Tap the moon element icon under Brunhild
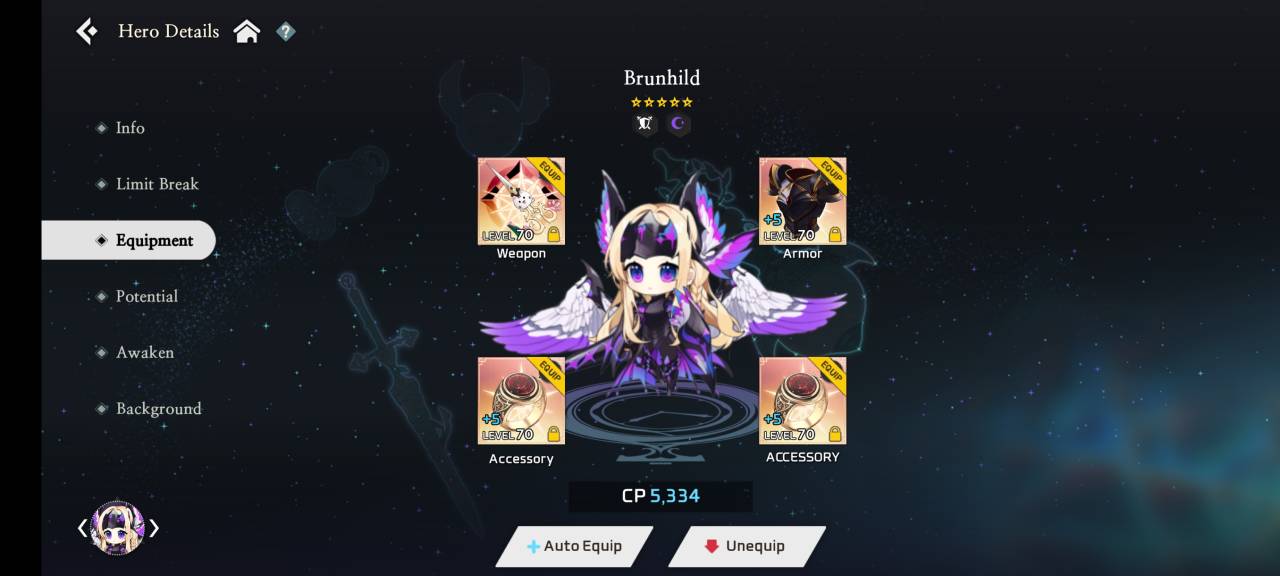This screenshot has width=1280, height=576. coord(679,124)
